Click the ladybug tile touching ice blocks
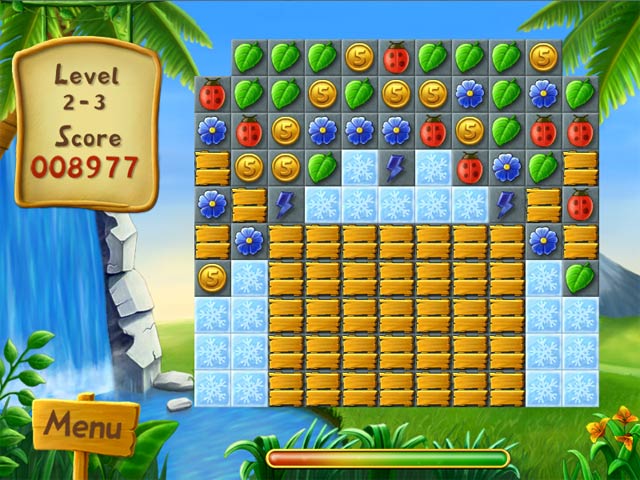The image size is (640, 480). tap(469, 168)
